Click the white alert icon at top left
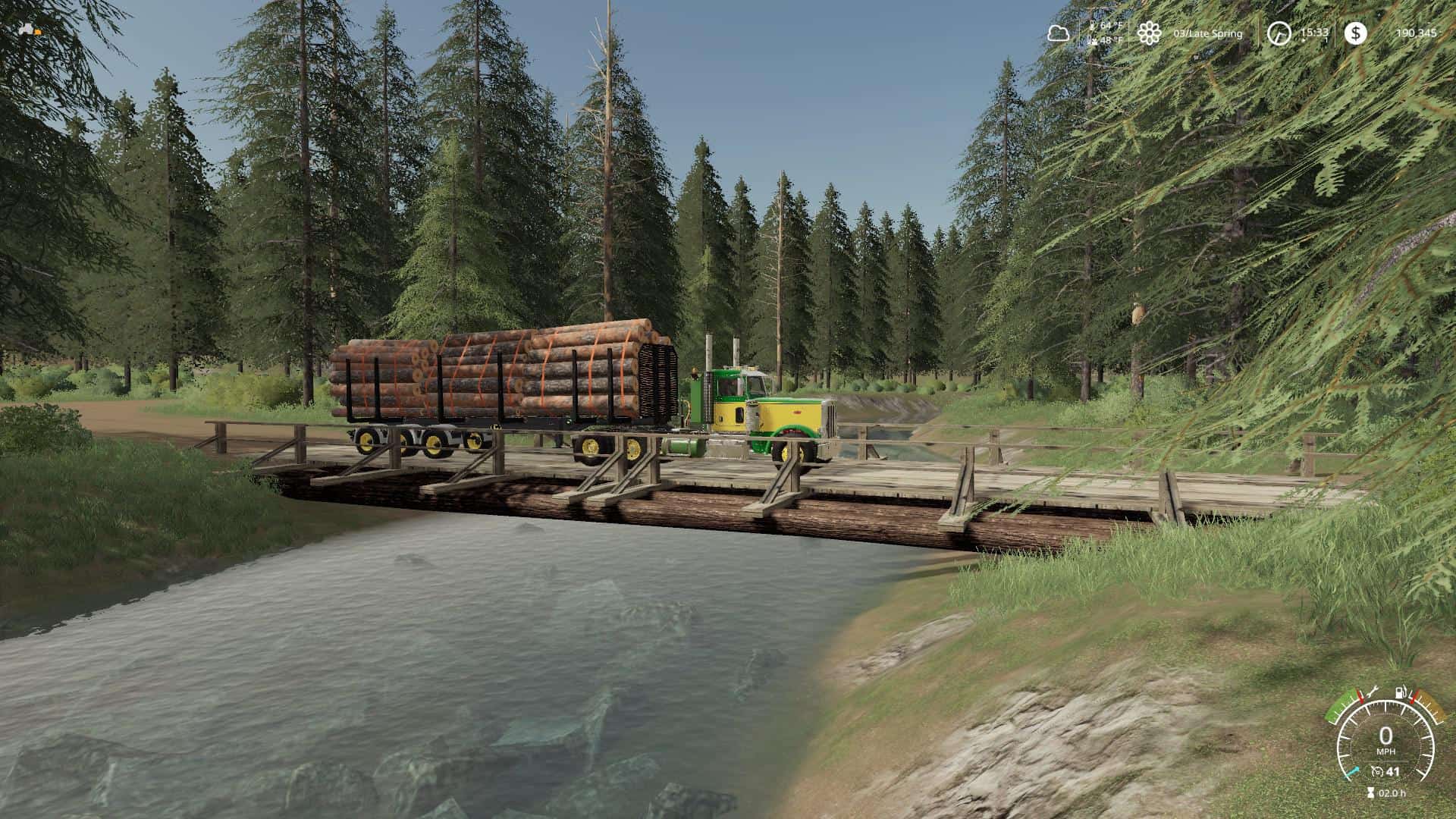1456x819 pixels. (27, 27)
